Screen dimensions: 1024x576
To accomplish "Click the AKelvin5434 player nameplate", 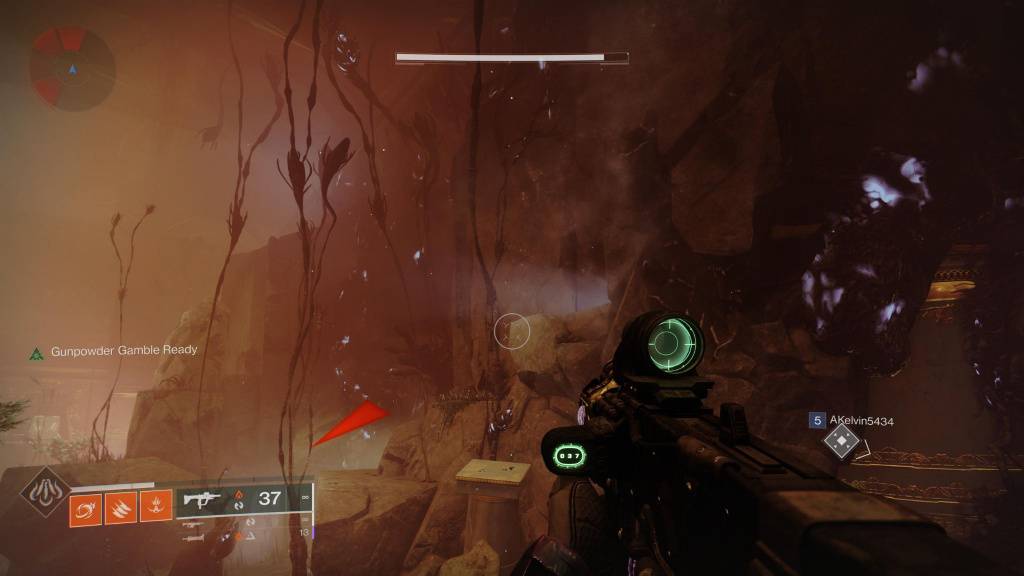I will click(861, 421).
